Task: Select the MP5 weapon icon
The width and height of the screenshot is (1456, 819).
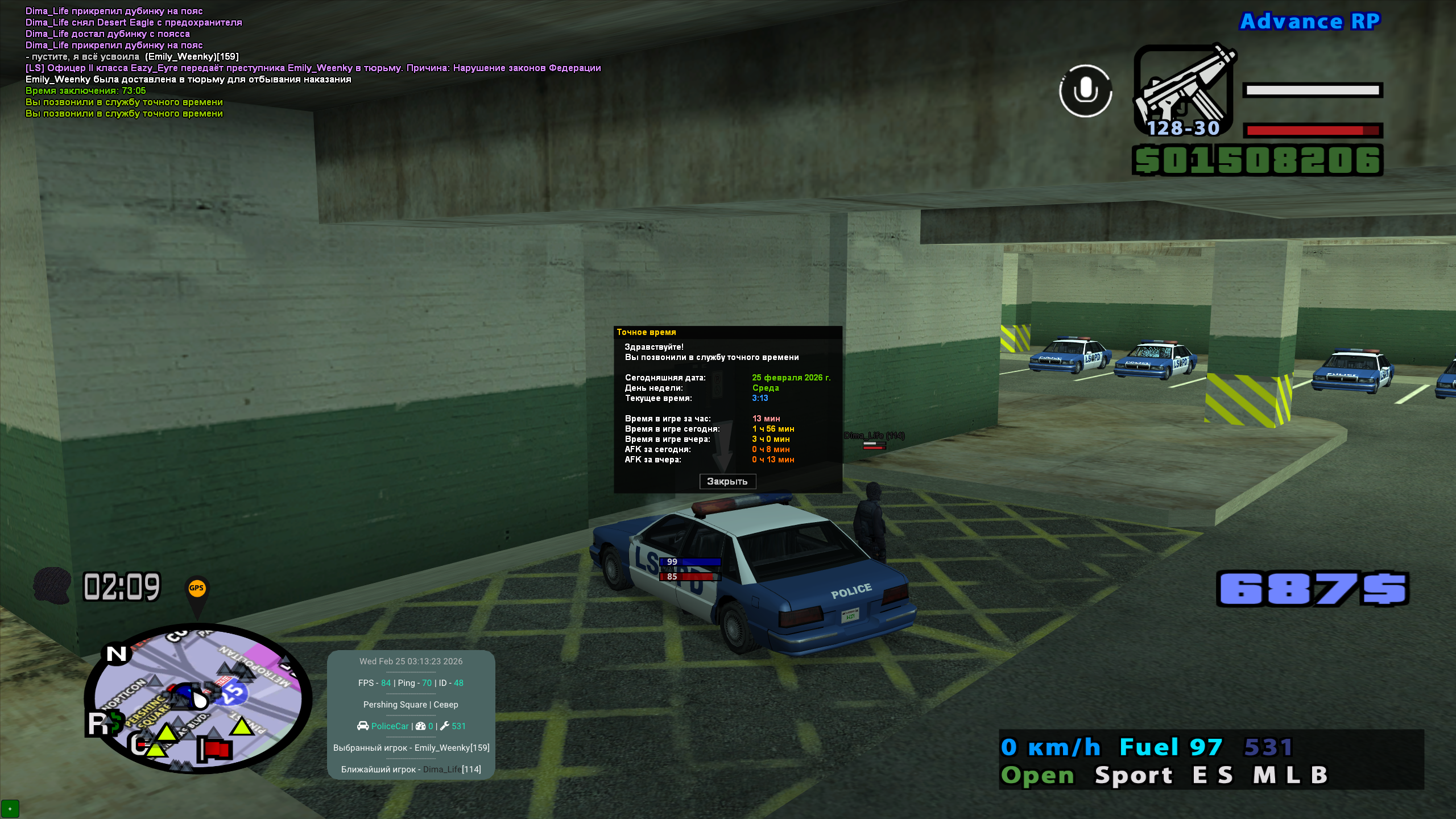Action: [1183, 90]
